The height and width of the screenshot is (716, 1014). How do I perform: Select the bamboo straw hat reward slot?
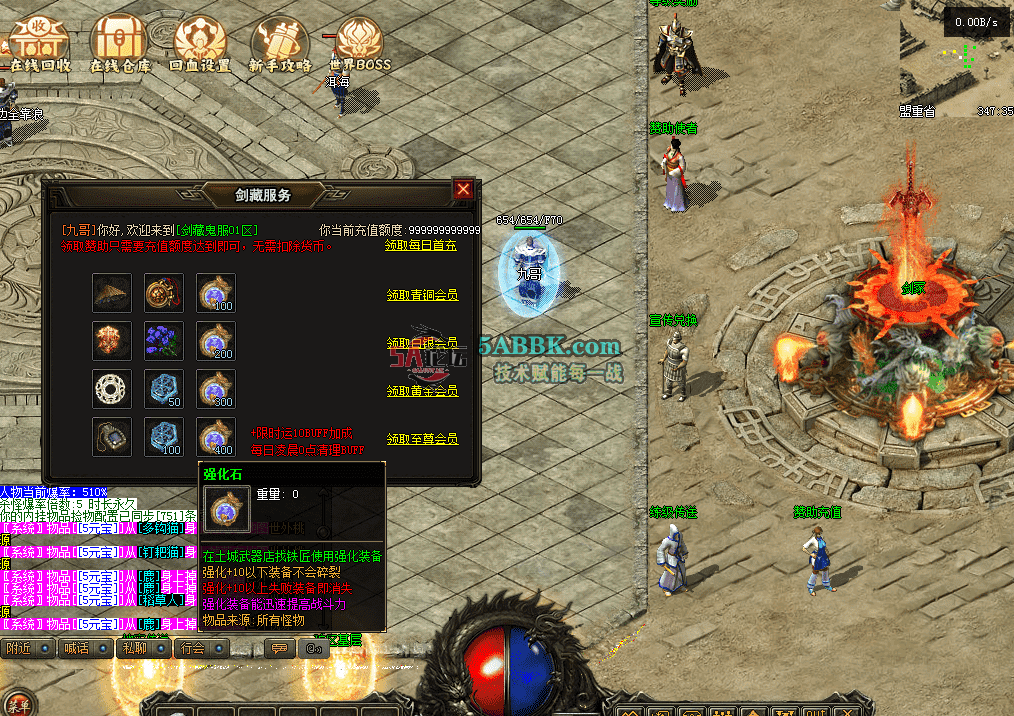[112, 293]
